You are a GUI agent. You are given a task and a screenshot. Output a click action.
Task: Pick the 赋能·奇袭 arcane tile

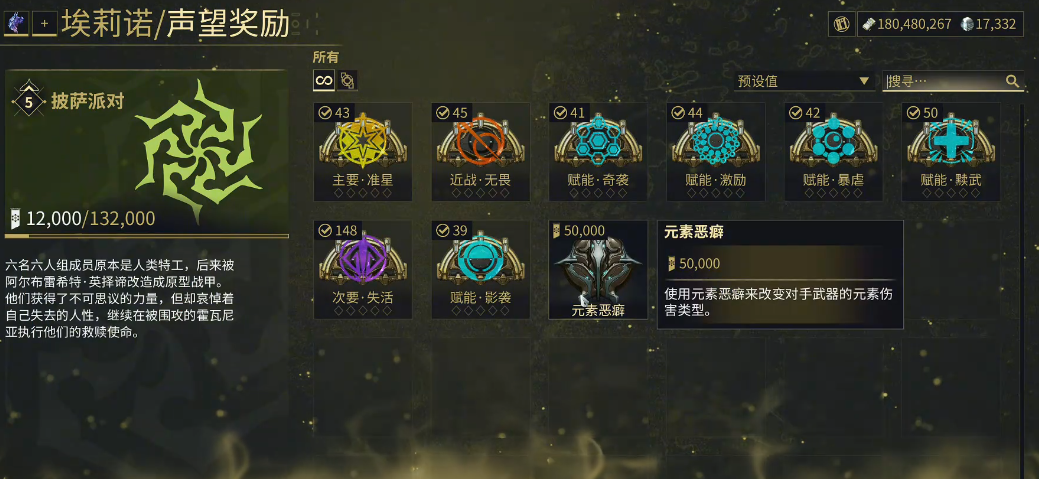coord(598,151)
